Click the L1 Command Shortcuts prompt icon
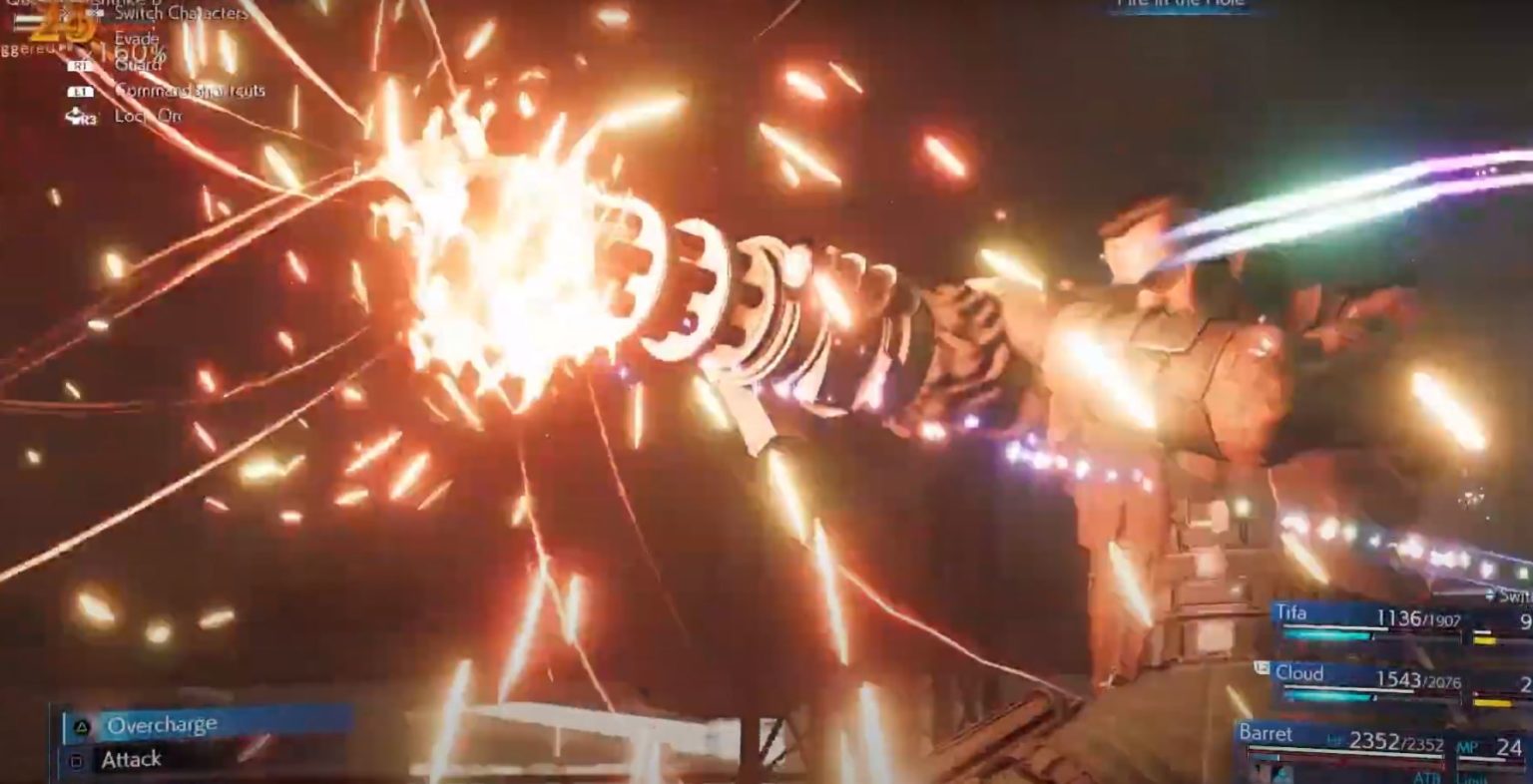This screenshot has height=784, width=1533. click(x=81, y=92)
